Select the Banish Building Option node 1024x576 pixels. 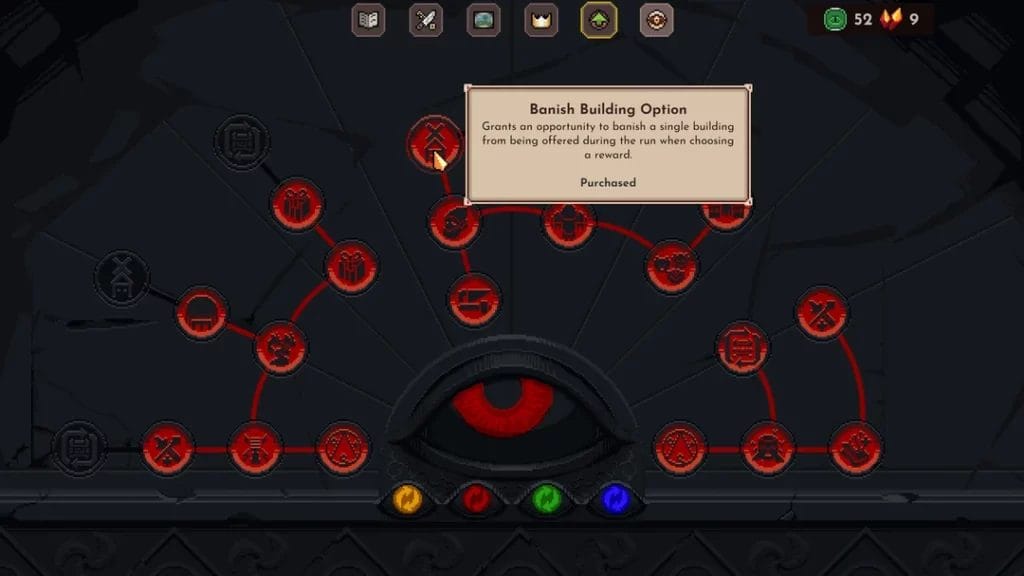pos(434,141)
